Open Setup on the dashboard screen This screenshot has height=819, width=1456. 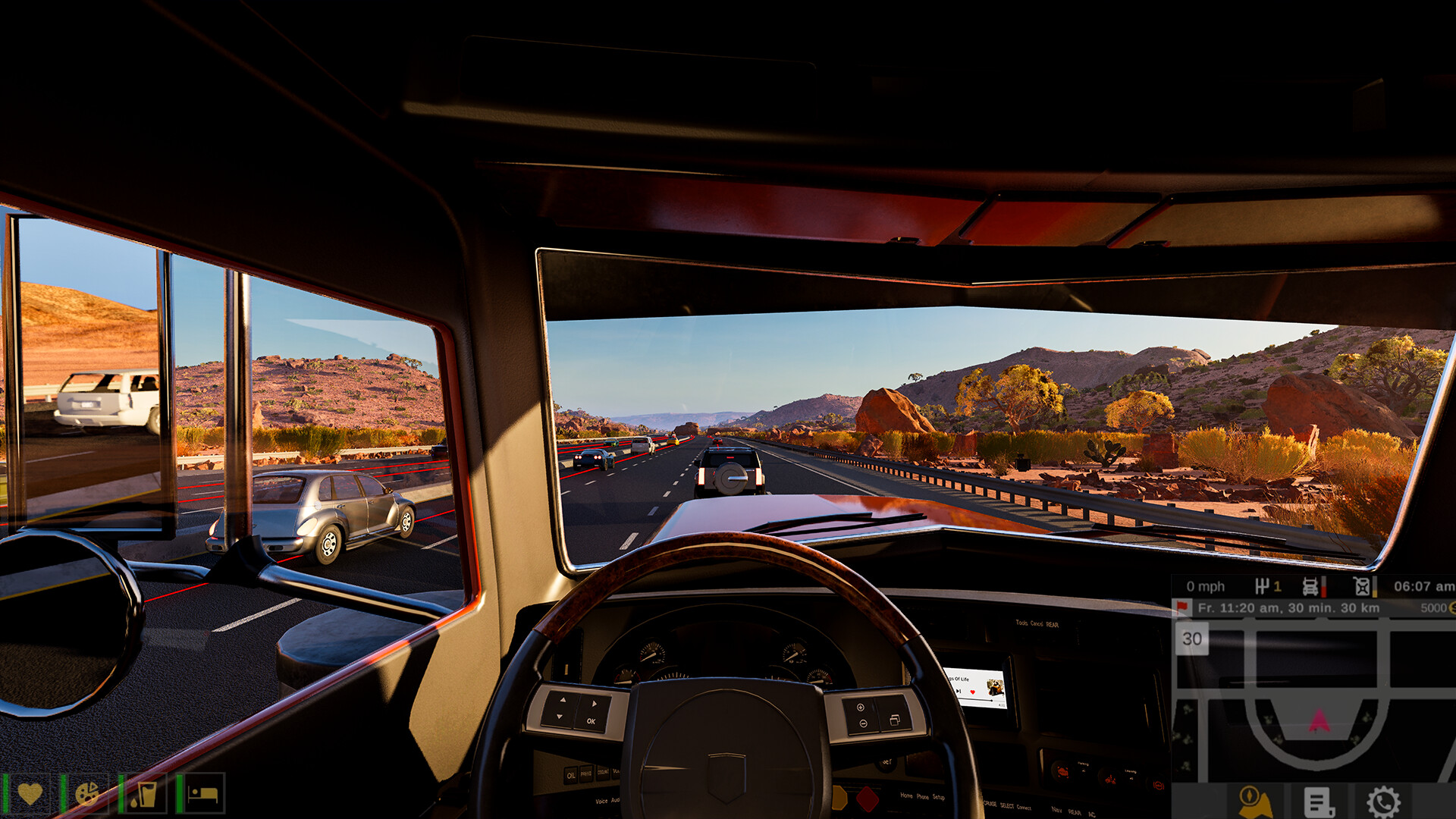[x=939, y=798]
